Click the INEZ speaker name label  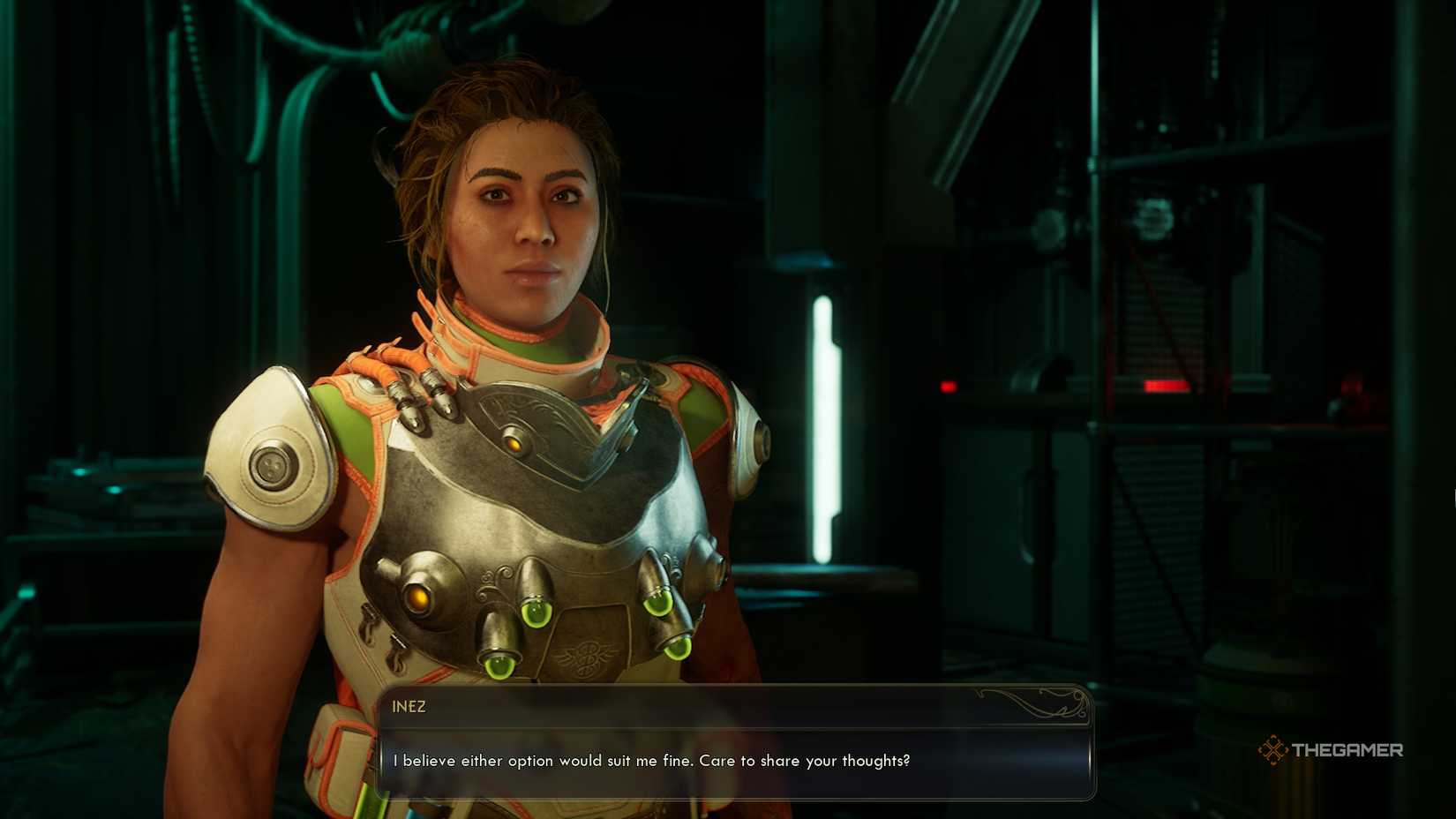(x=410, y=705)
